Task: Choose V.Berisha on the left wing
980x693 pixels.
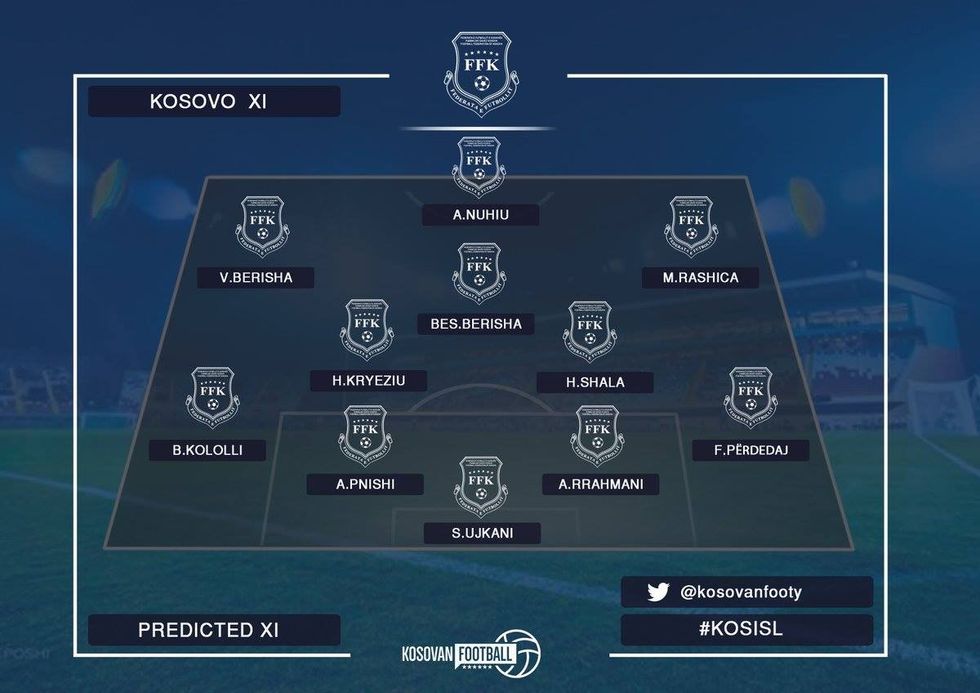Action: click(258, 278)
